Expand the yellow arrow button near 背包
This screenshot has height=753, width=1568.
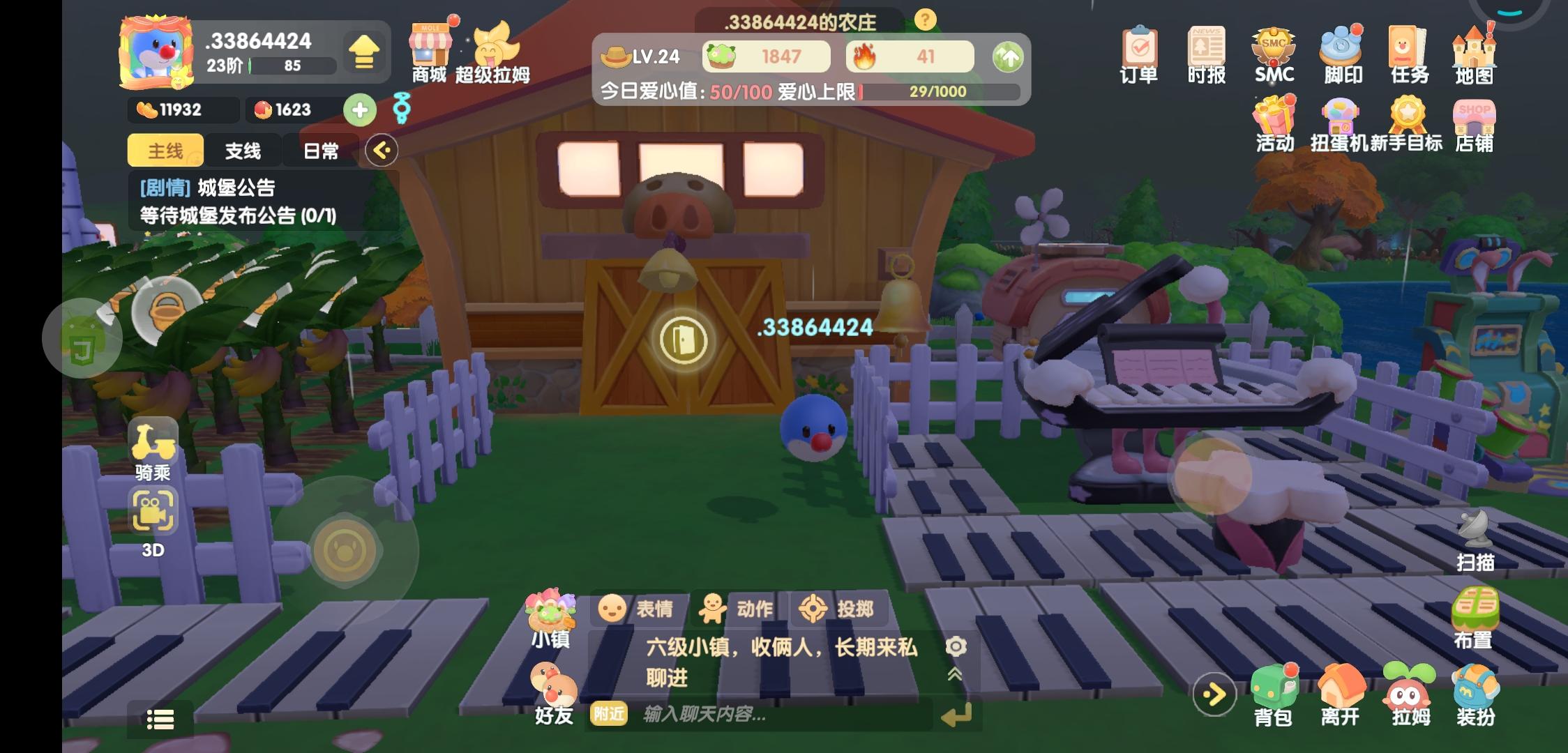click(x=1214, y=694)
